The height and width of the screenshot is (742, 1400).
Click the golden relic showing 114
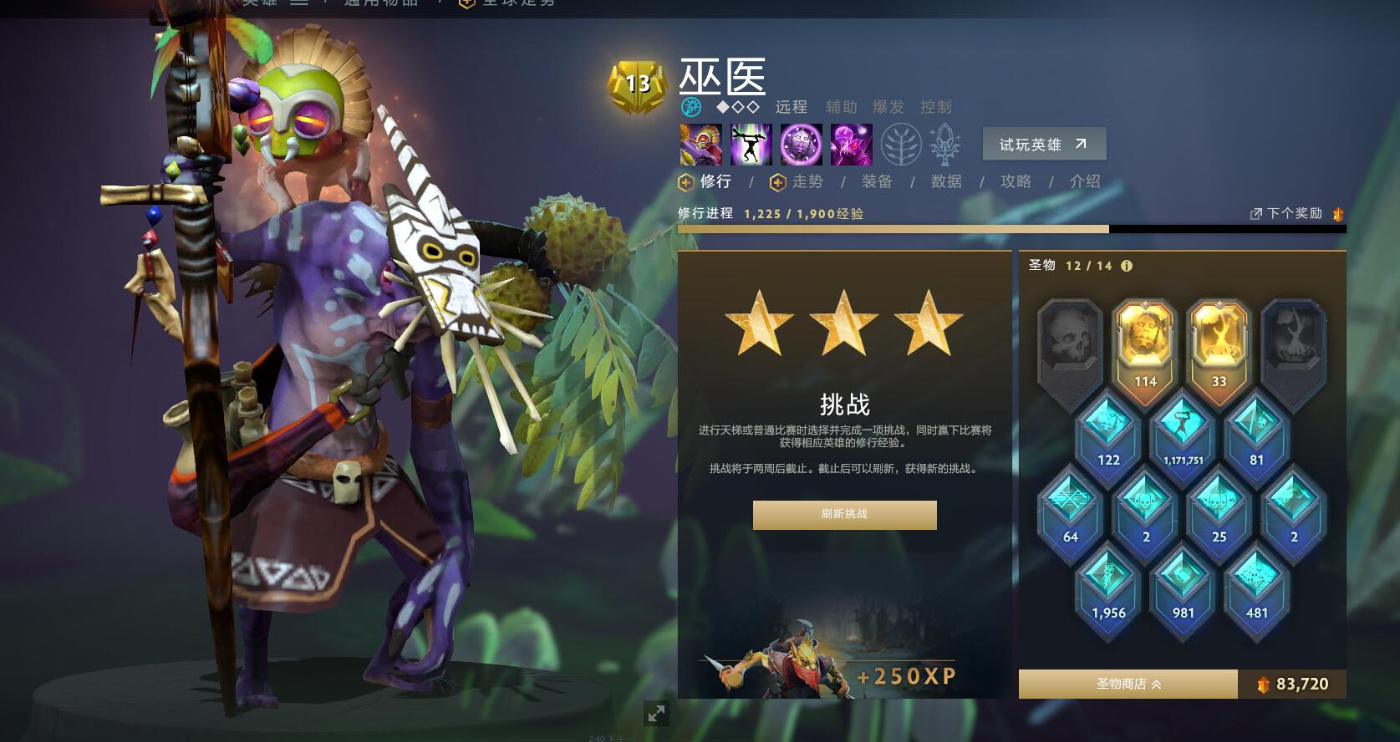[x=1144, y=345]
